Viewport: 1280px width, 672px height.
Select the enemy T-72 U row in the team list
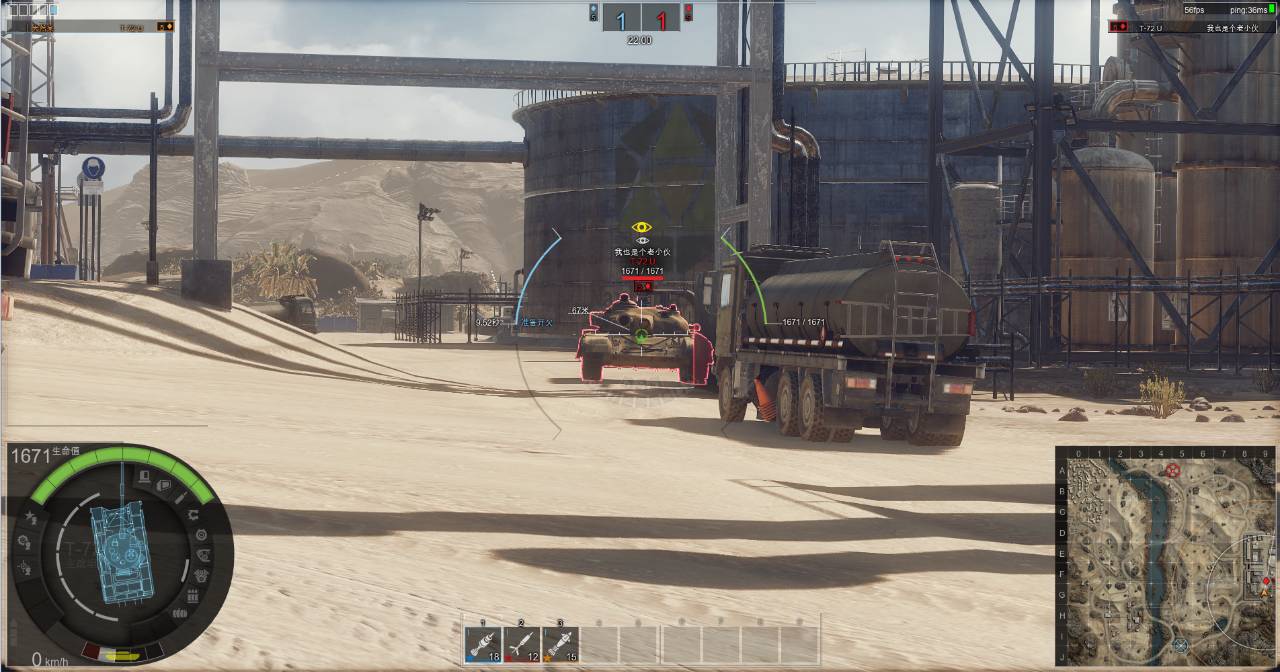click(x=1190, y=28)
